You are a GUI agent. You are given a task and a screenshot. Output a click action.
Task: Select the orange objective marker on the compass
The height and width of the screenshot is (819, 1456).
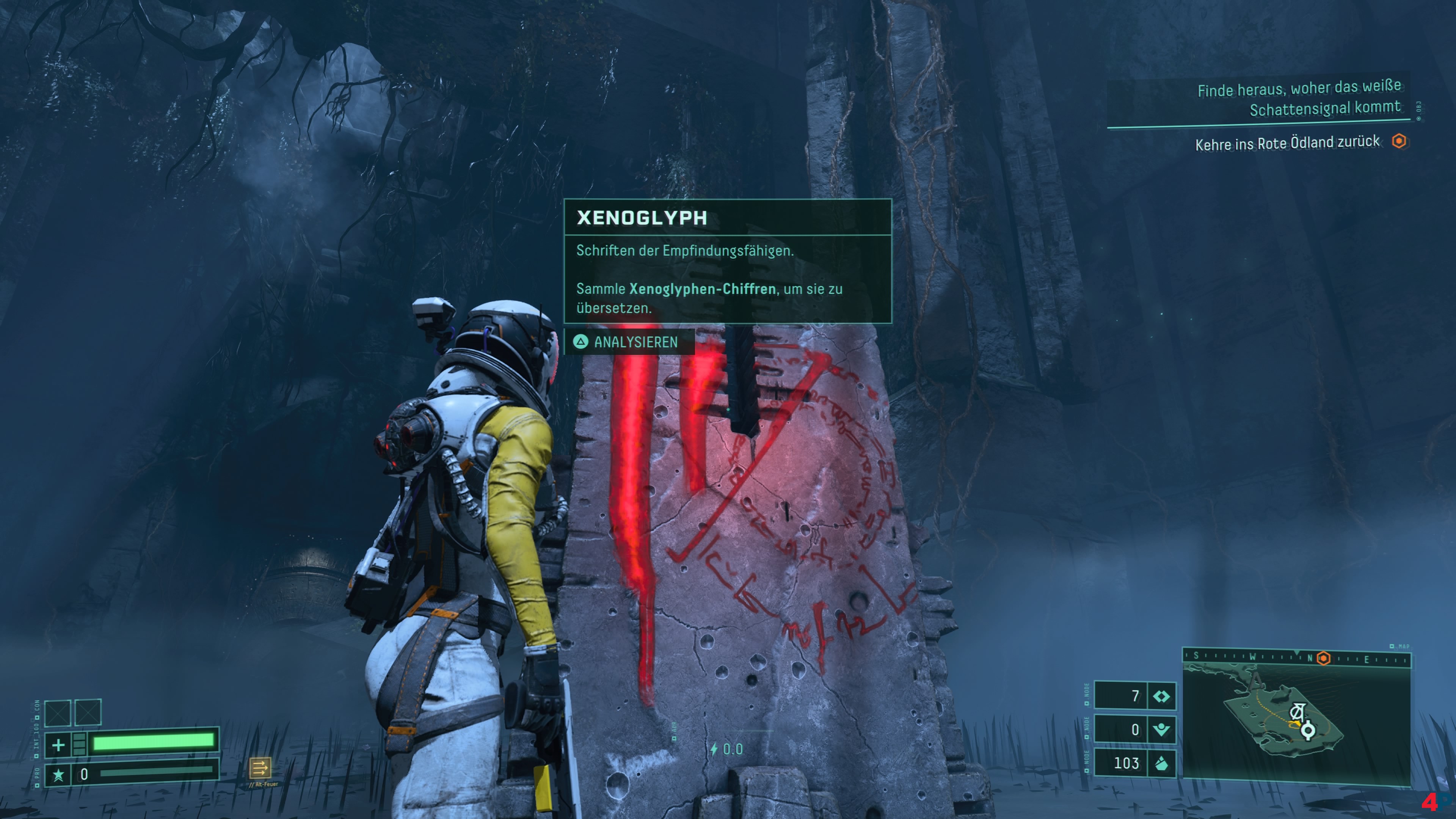(x=1323, y=659)
